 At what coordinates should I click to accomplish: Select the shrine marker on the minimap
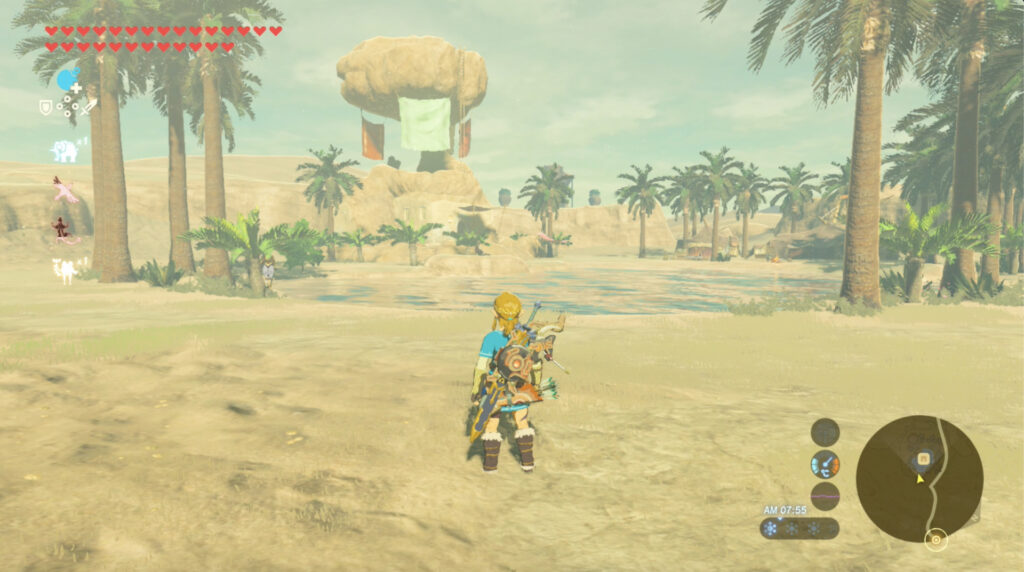pyautogui.click(x=925, y=459)
